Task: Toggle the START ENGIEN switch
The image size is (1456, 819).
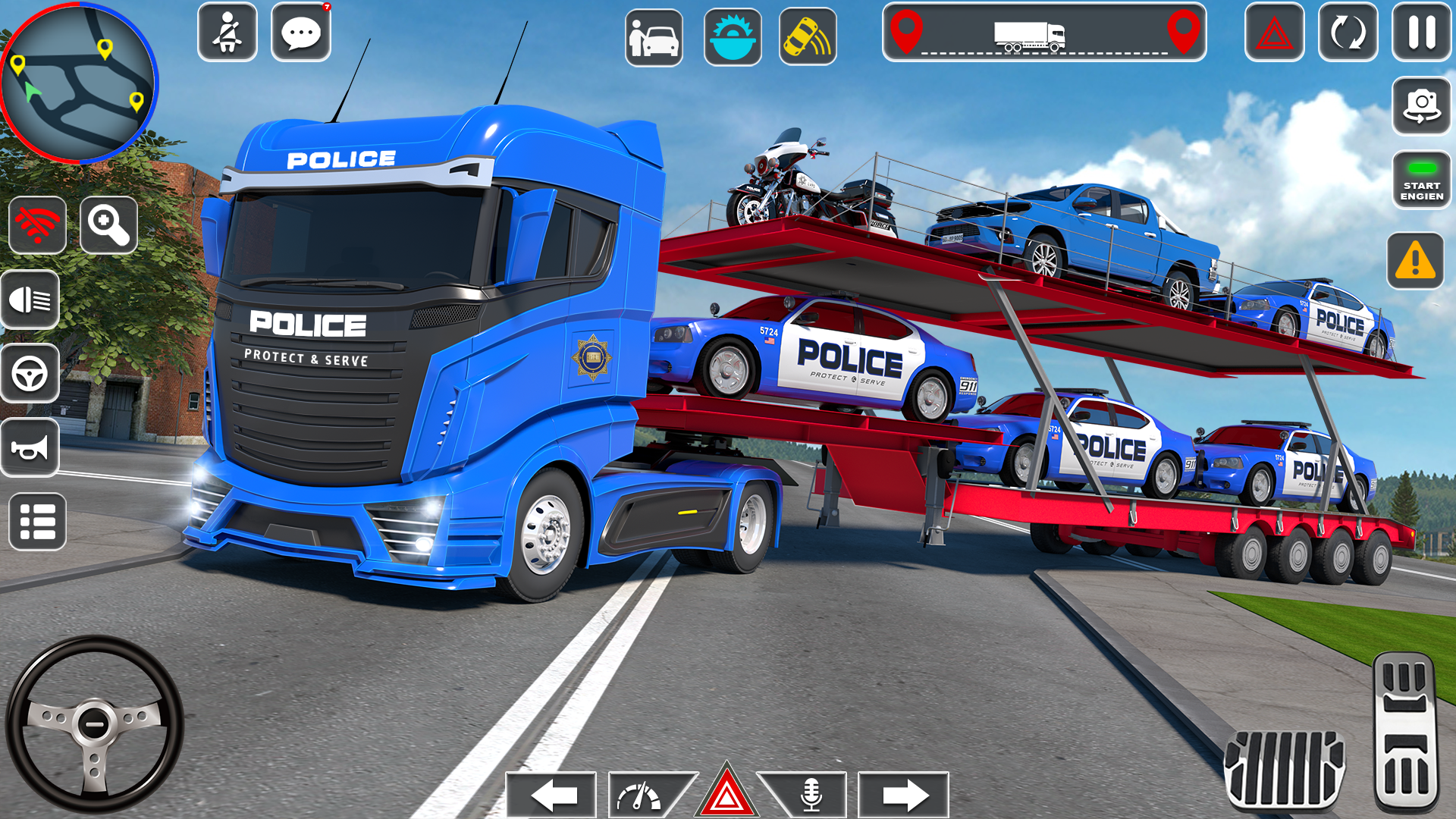Action: point(1421,180)
